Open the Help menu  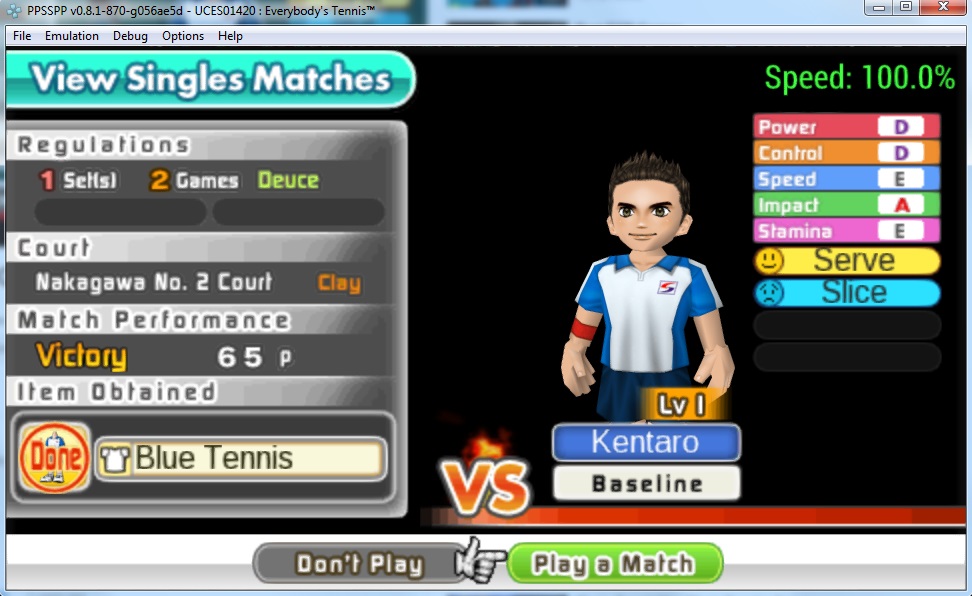pyautogui.click(x=230, y=36)
